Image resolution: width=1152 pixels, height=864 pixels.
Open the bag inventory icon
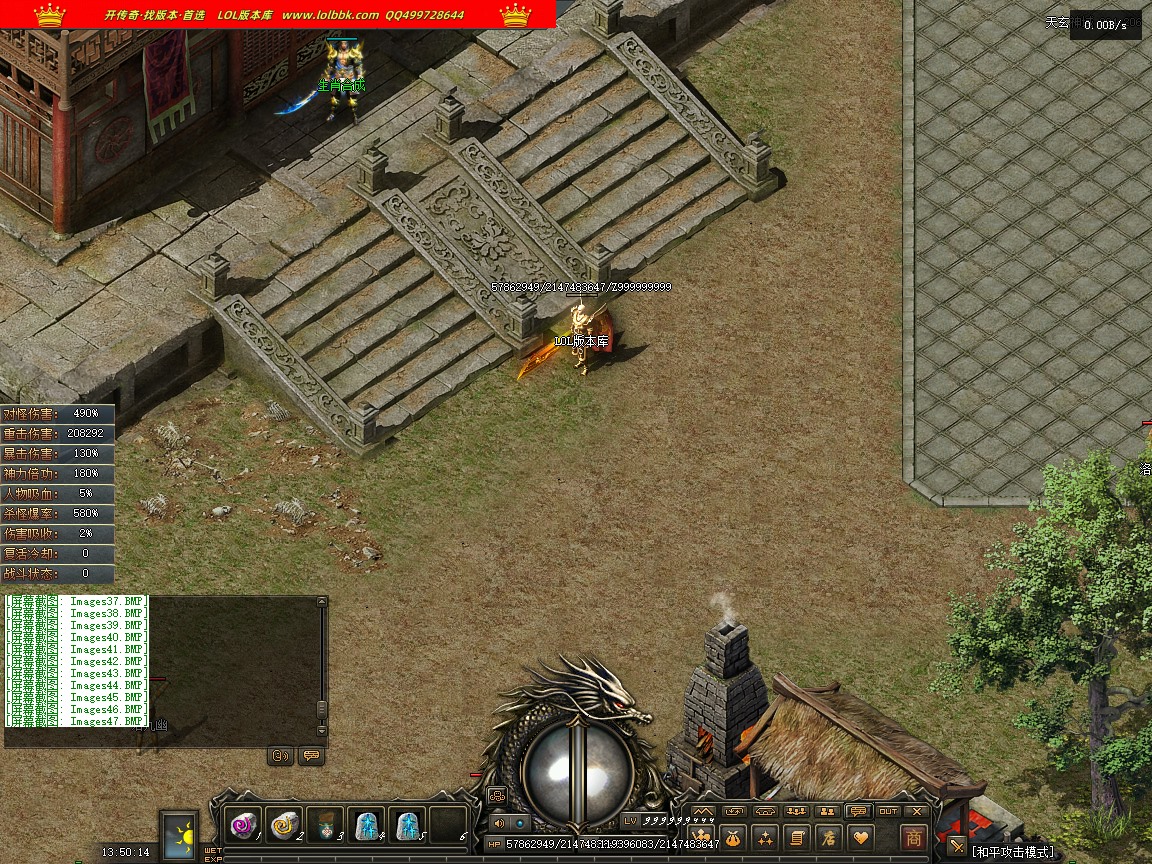pos(733,837)
